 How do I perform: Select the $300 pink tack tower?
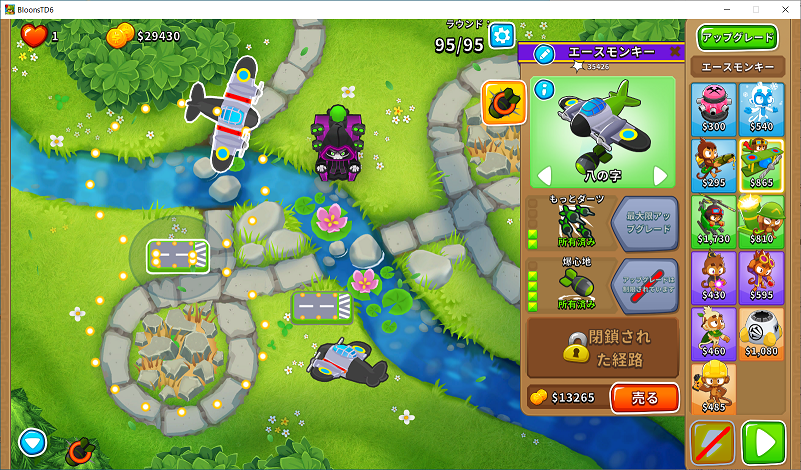(x=713, y=108)
